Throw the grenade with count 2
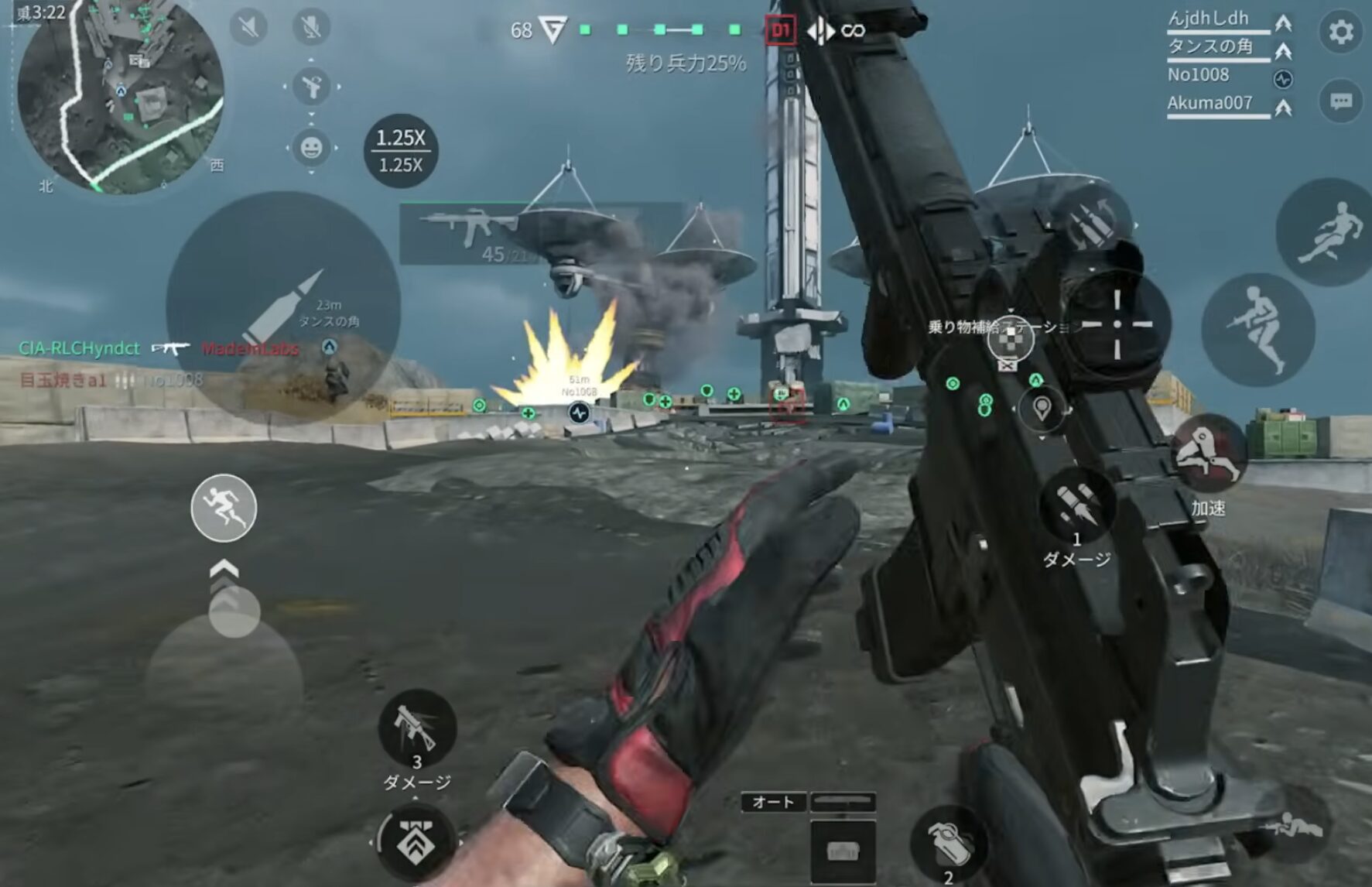Screen dimensions: 1372x887 (949, 844)
